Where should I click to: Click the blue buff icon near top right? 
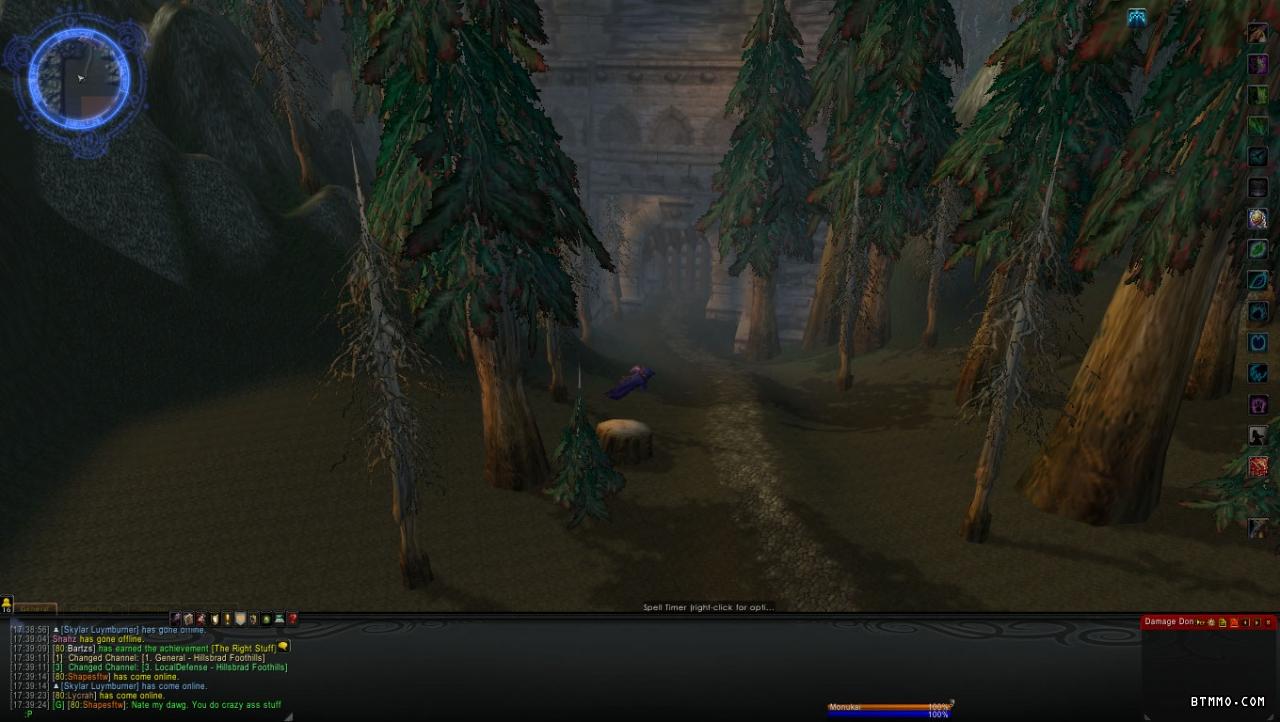pos(1137,17)
